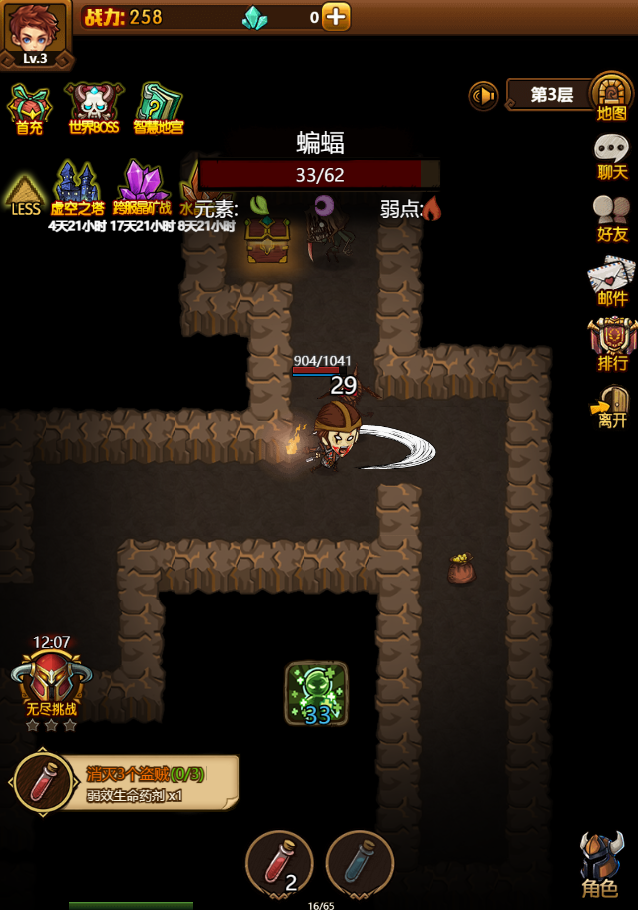
Task: Open the 智慧地宫 dungeon
Action: tap(158, 107)
